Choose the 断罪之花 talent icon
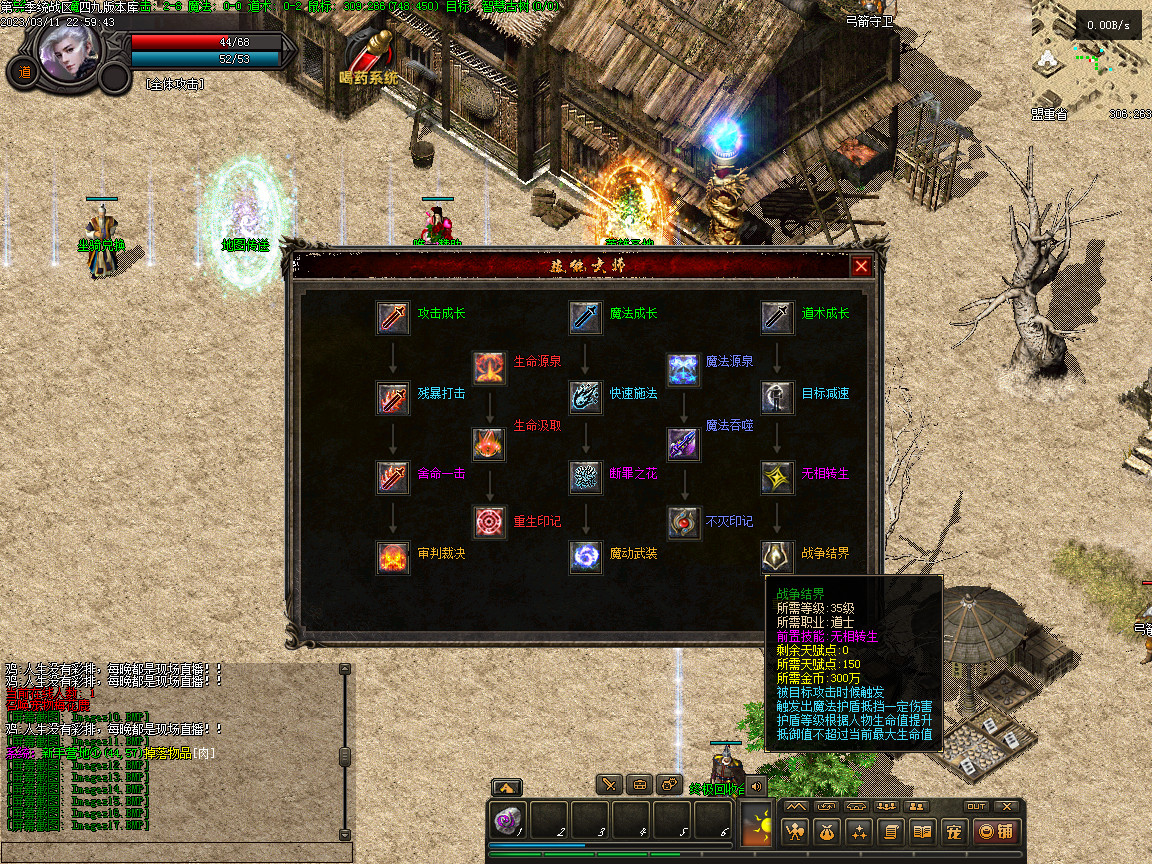Image resolution: width=1152 pixels, height=864 pixels. (586, 477)
